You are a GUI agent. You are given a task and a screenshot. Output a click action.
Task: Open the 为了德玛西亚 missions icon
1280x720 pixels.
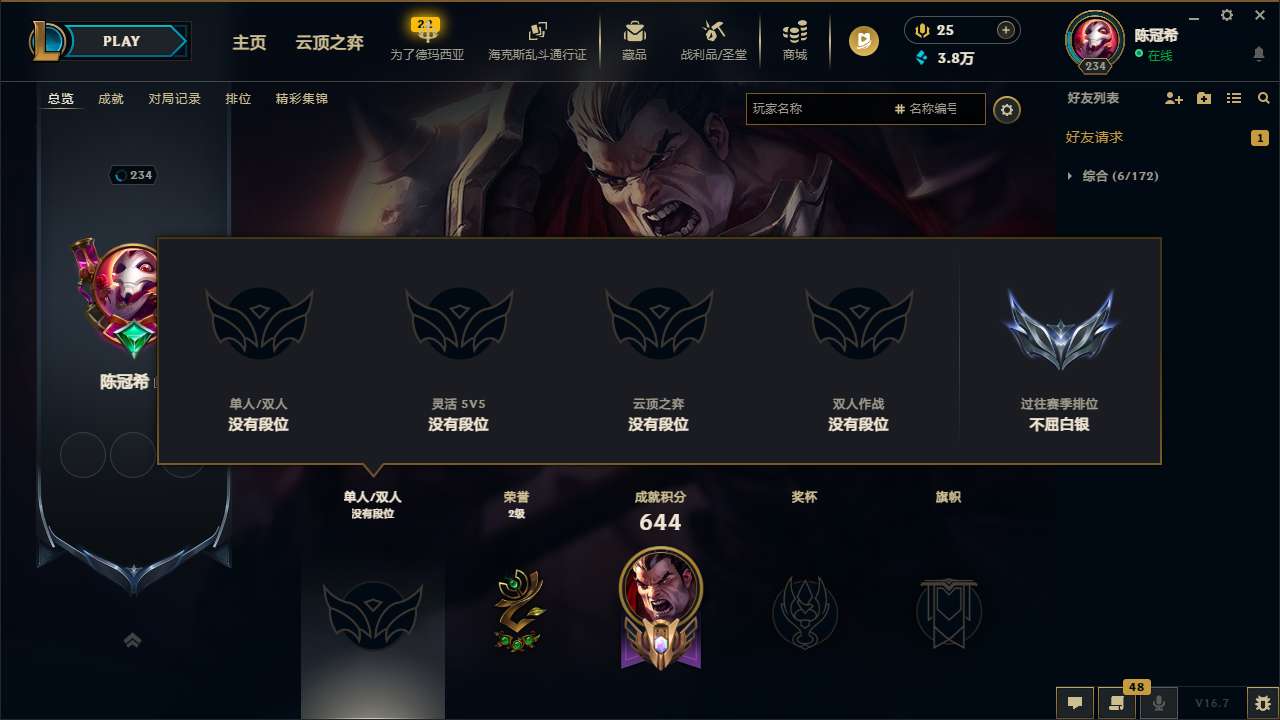(x=426, y=34)
